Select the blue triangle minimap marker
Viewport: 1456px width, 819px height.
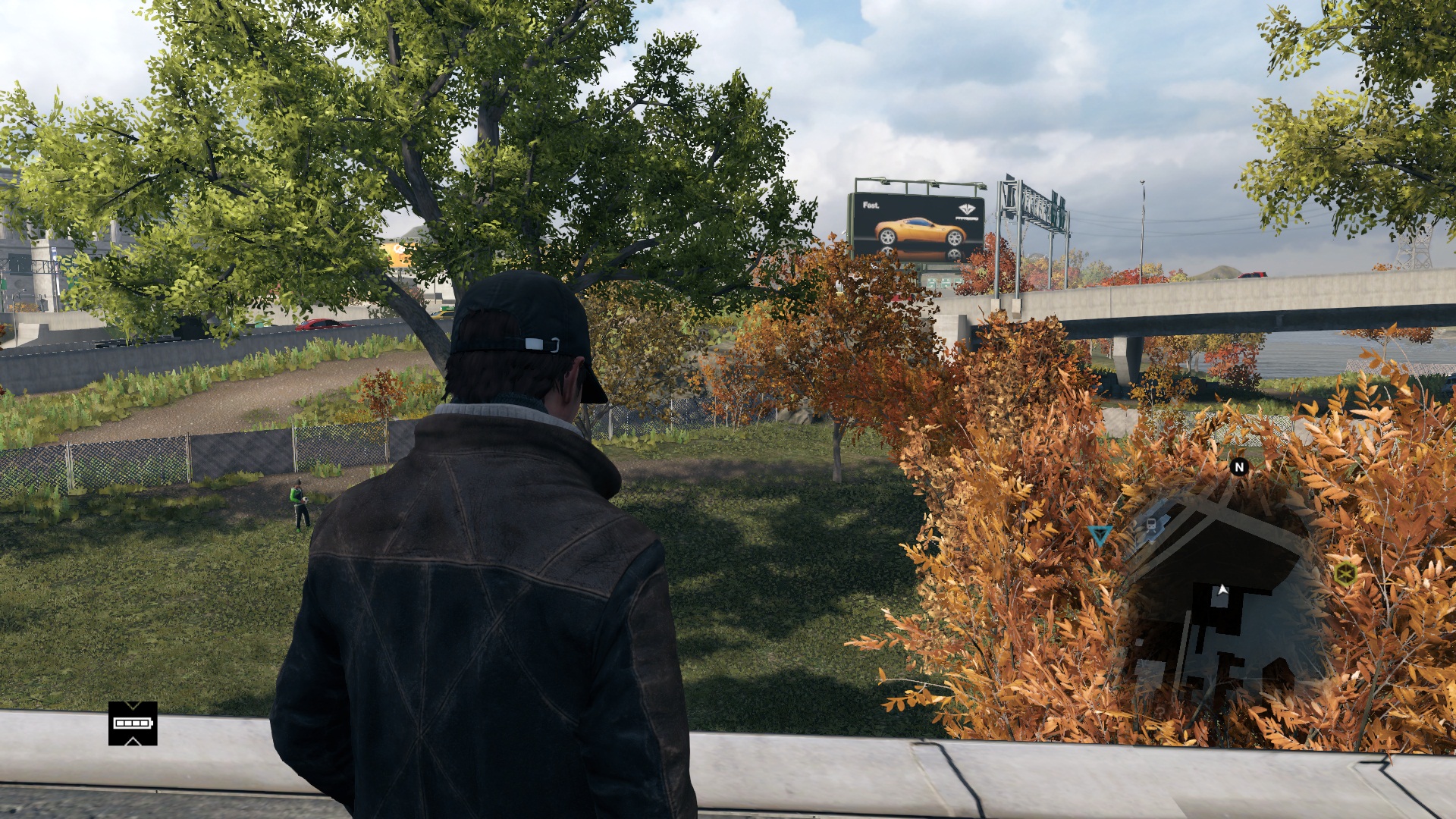coord(1100,535)
